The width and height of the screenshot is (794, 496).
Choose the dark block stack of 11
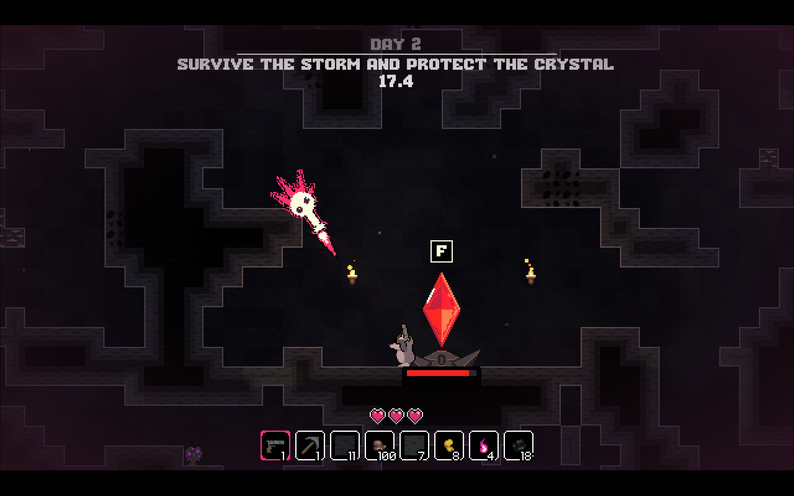(345, 445)
